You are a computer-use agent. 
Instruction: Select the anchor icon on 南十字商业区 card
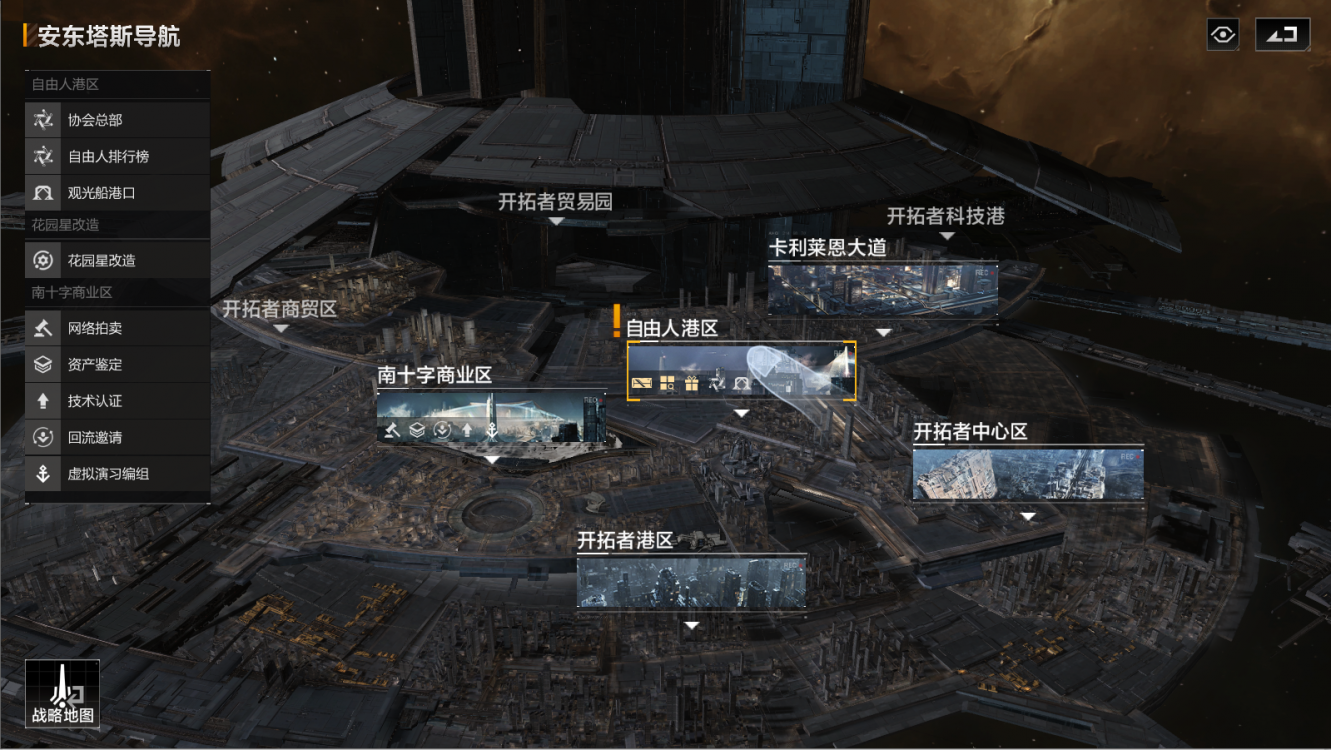(x=492, y=430)
